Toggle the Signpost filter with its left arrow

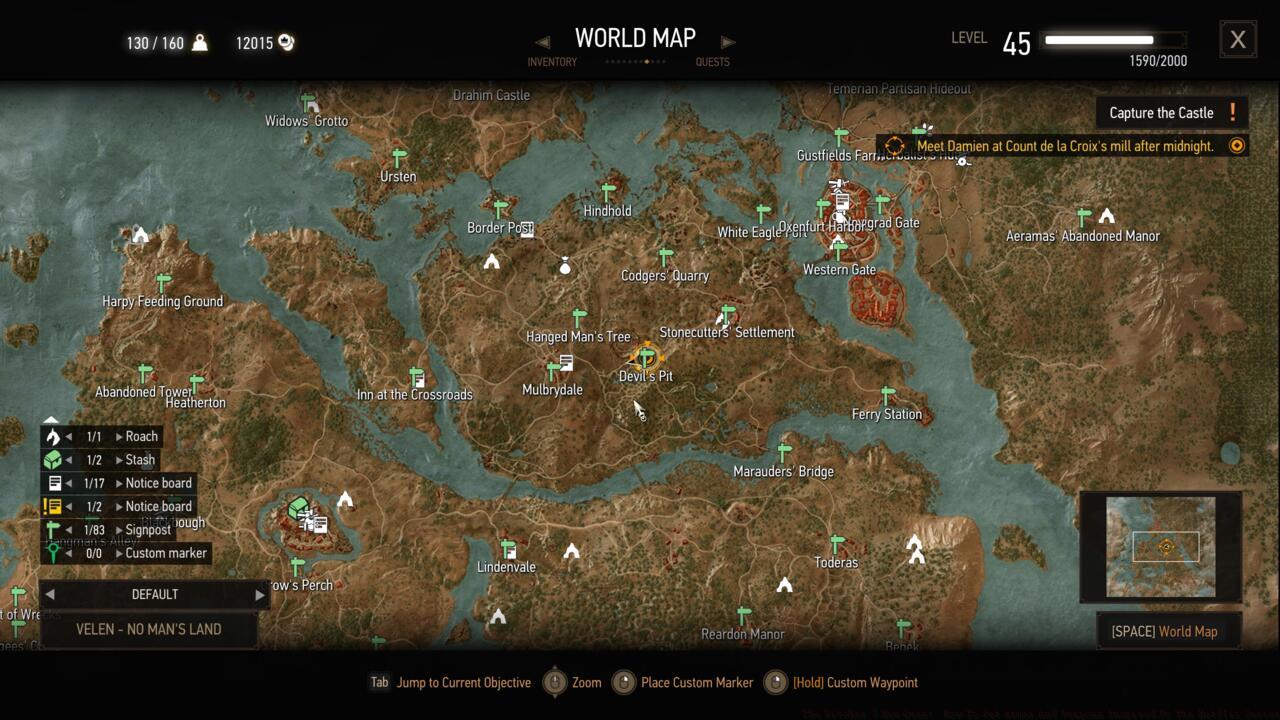pyautogui.click(x=71, y=530)
